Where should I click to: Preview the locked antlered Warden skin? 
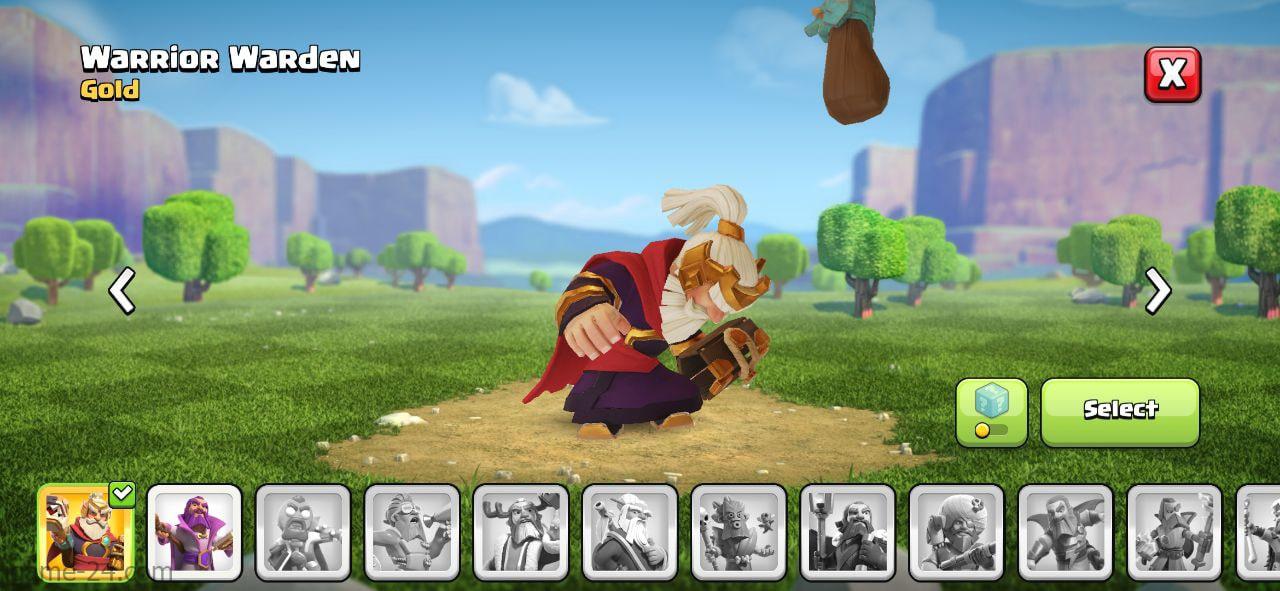pos(521,532)
